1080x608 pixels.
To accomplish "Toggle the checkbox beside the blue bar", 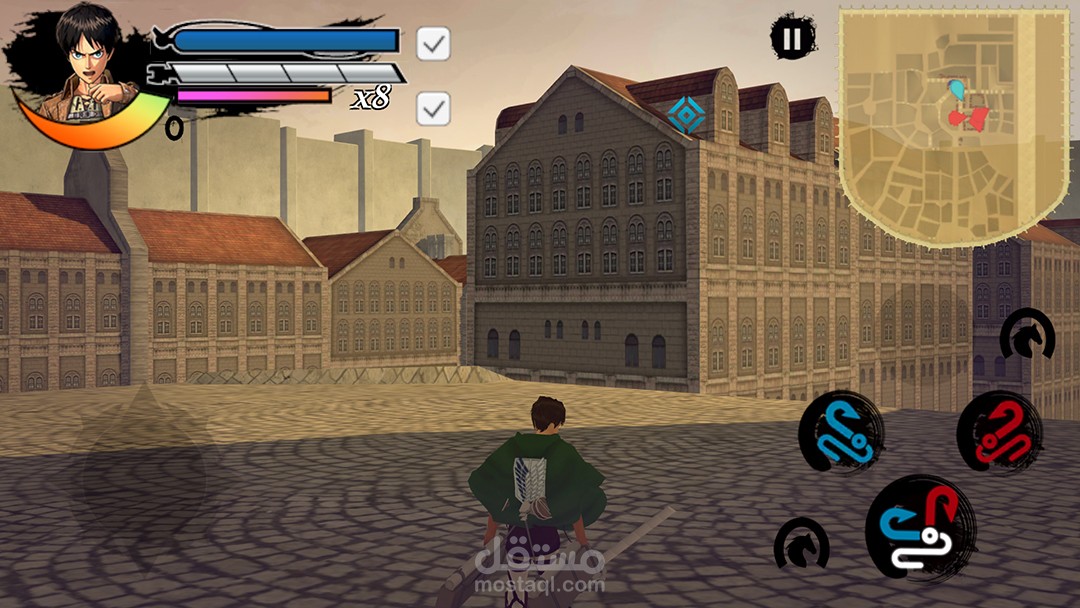I will tap(433, 43).
